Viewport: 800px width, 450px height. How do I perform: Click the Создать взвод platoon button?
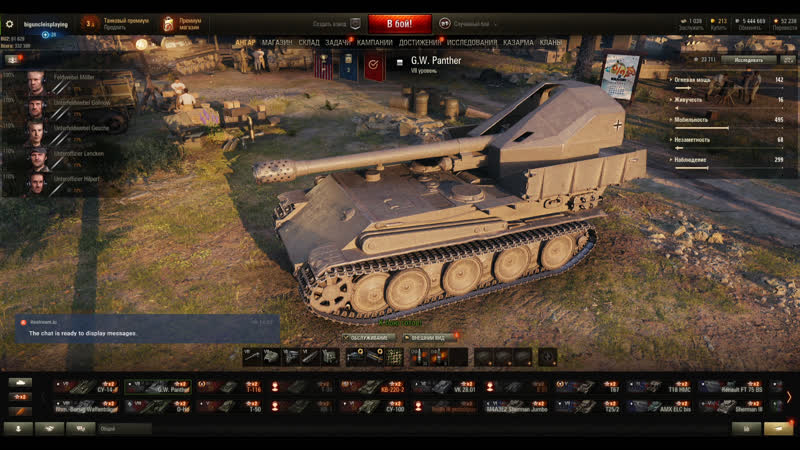(336, 23)
